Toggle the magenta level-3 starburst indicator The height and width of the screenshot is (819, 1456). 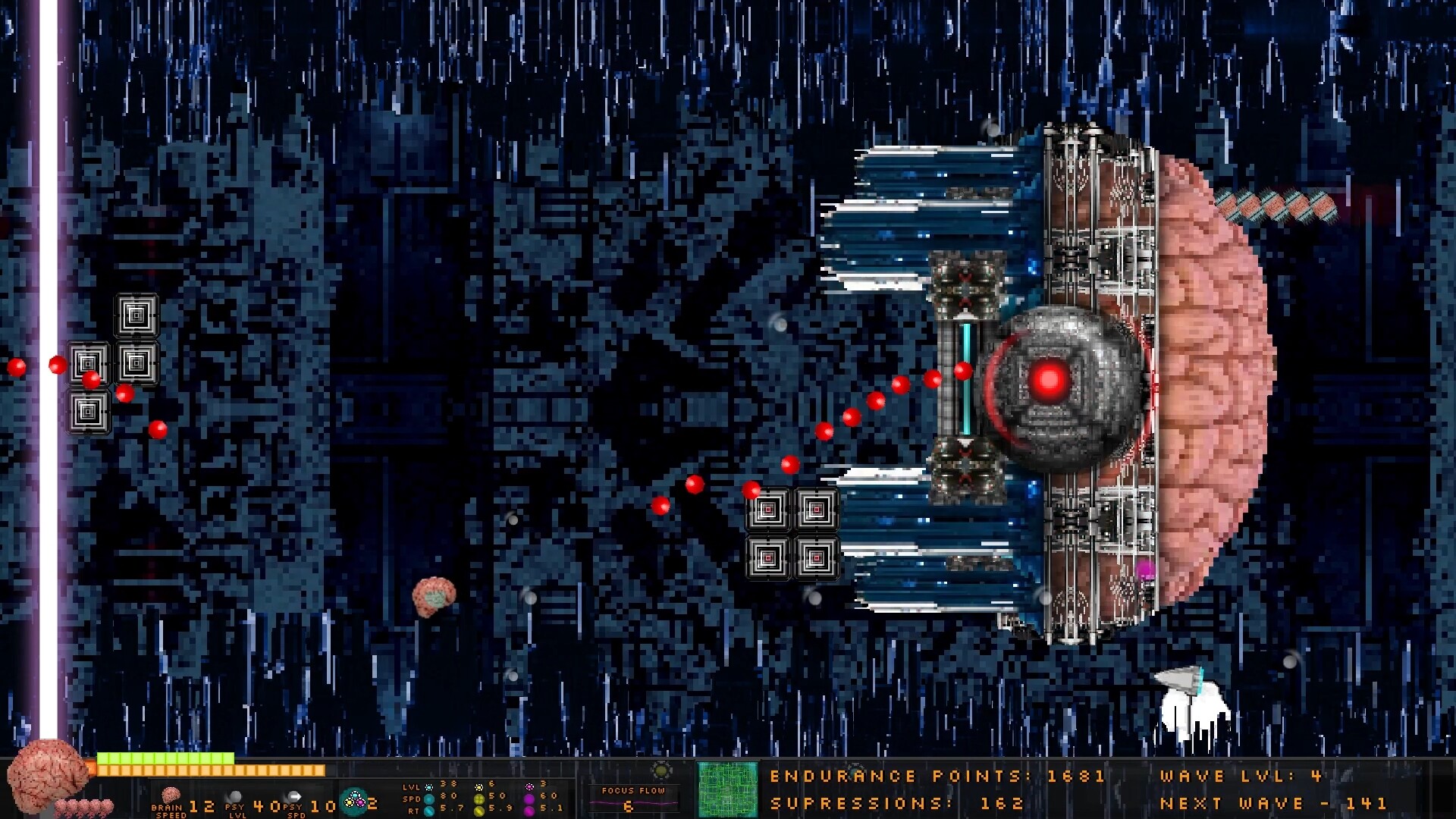(529, 786)
